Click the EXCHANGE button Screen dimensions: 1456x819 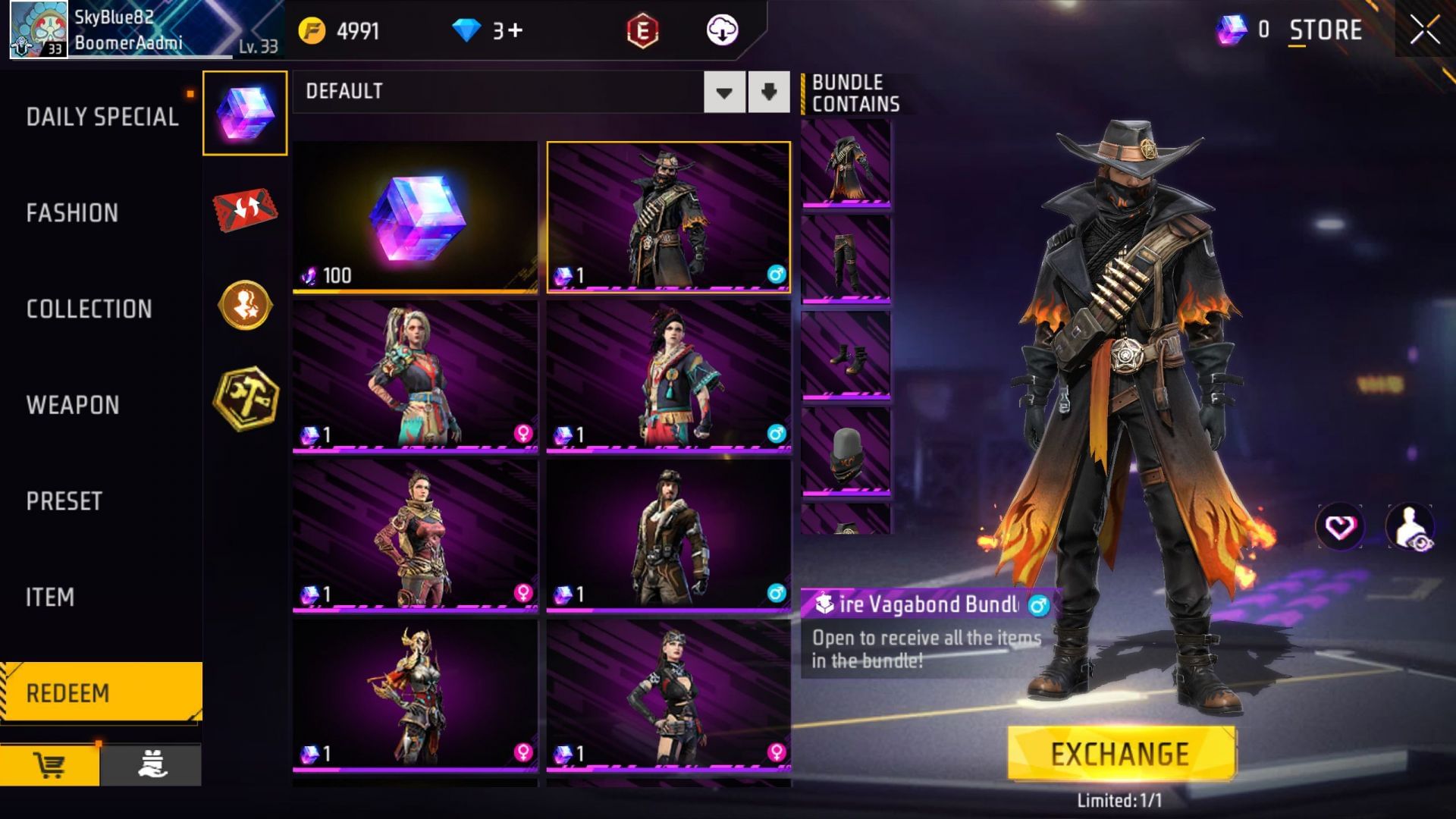pos(1119,753)
